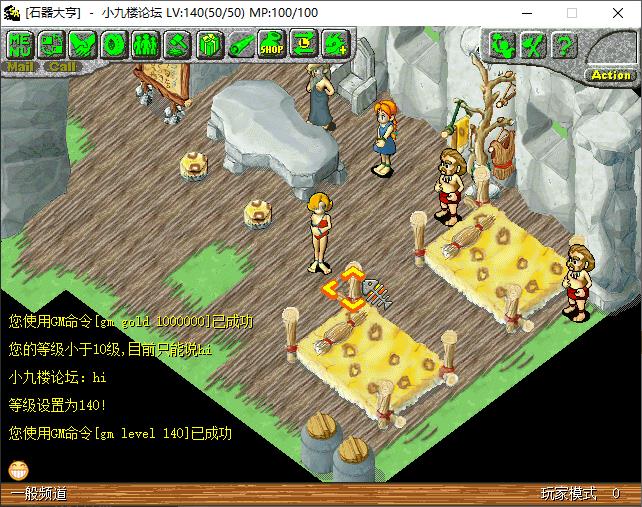Click the Call button
The height and width of the screenshot is (507, 642).
(62, 67)
